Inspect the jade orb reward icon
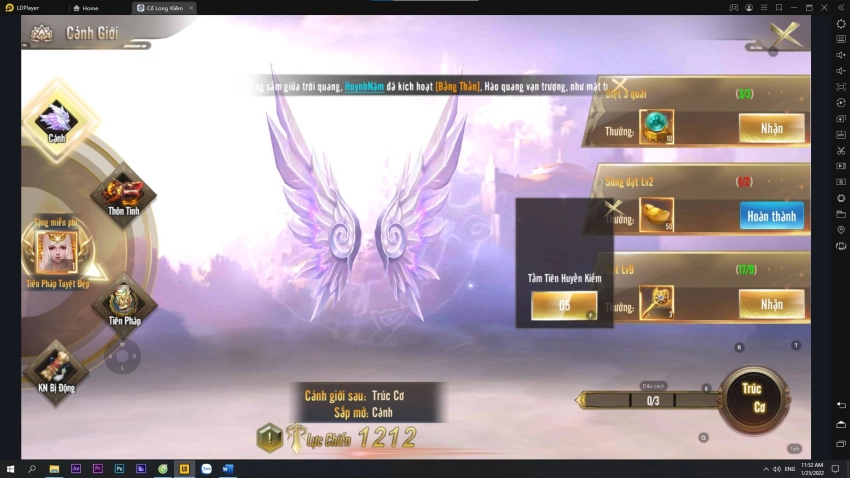The image size is (850, 478). [x=656, y=127]
